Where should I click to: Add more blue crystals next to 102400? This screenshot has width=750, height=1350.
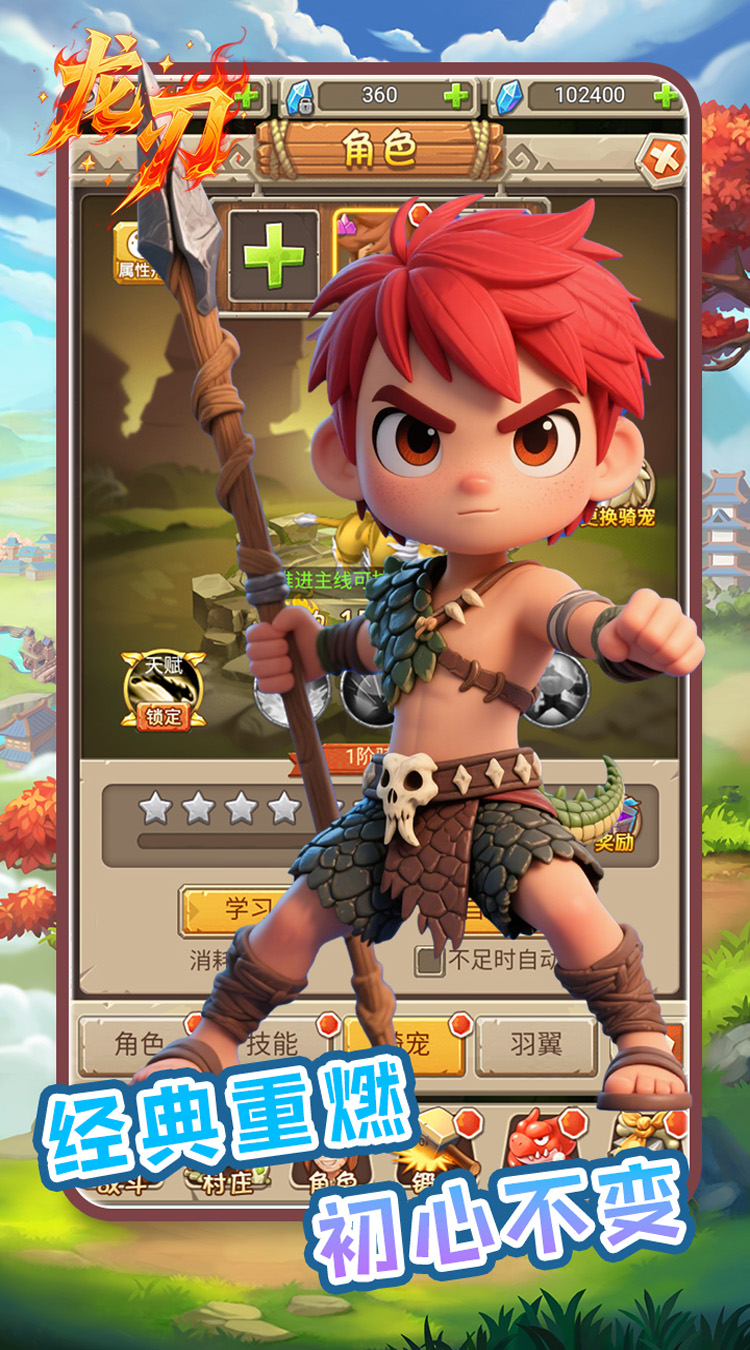665,96
